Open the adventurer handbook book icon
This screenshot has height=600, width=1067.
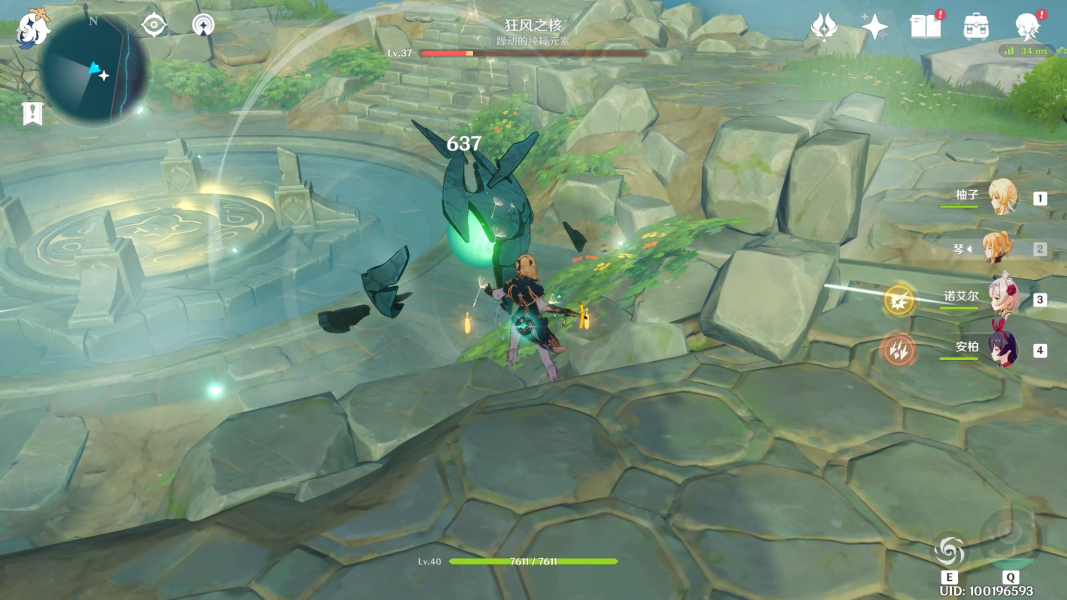tap(925, 26)
